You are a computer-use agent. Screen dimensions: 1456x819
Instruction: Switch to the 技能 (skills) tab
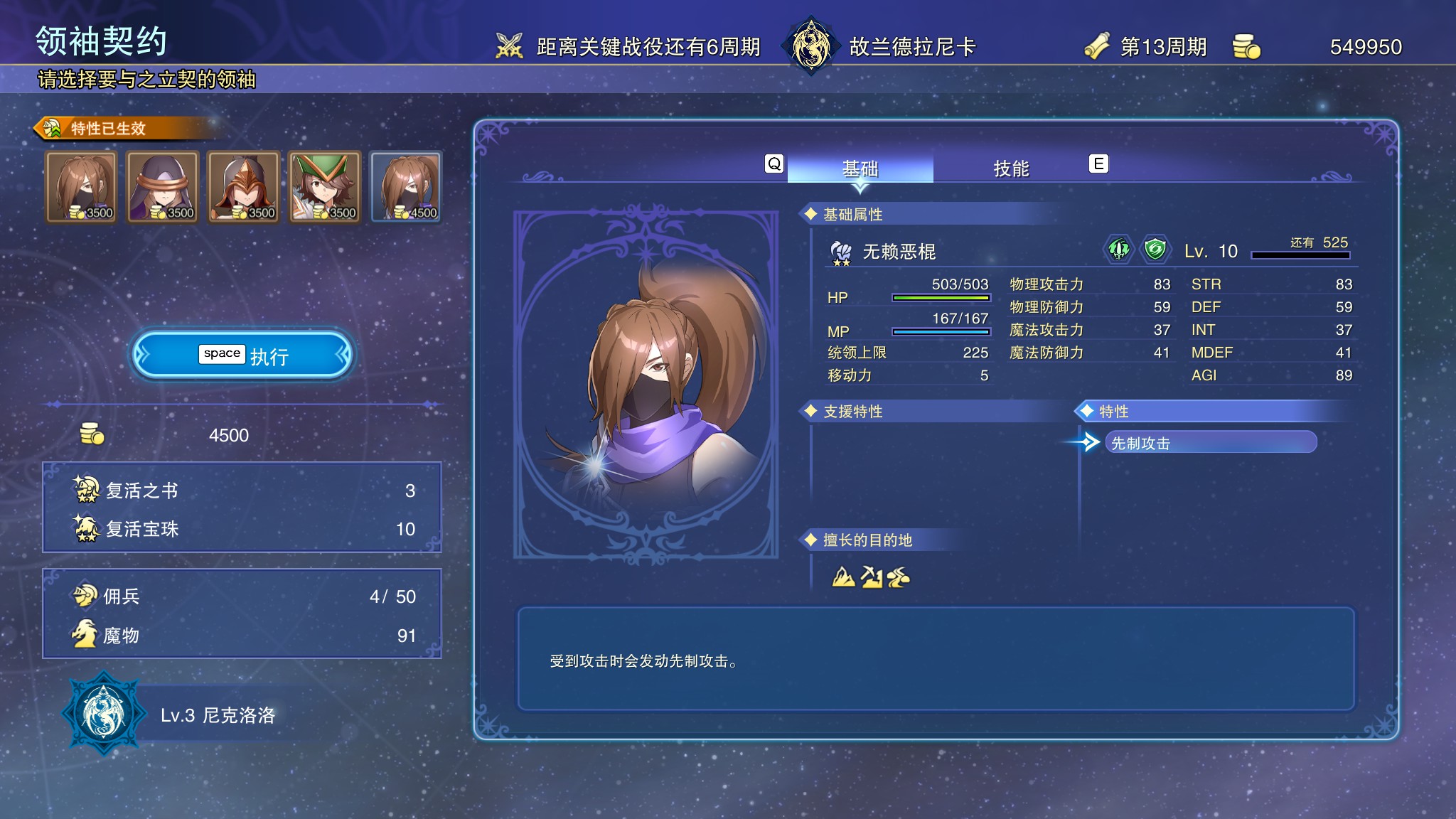click(x=1010, y=168)
